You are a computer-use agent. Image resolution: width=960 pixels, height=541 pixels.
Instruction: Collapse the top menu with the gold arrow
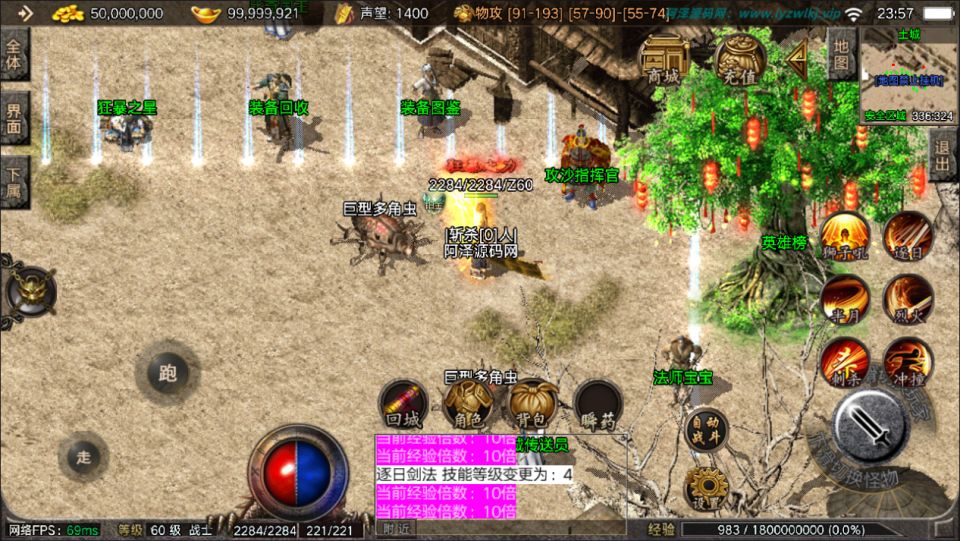tap(797, 60)
